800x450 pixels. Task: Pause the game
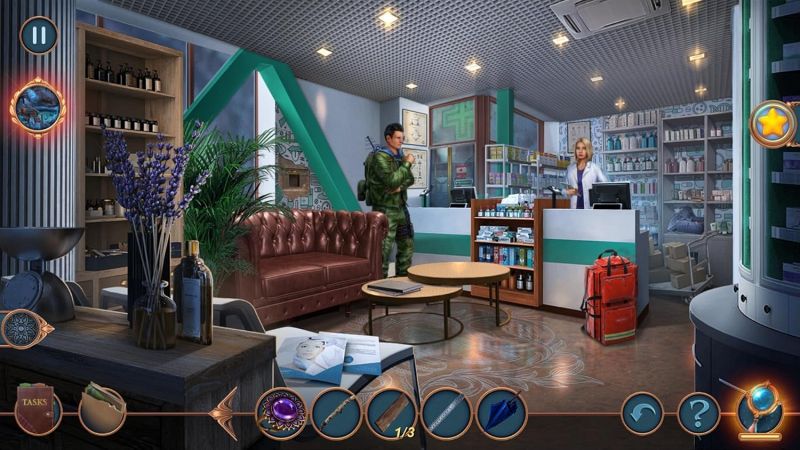pos(39,35)
